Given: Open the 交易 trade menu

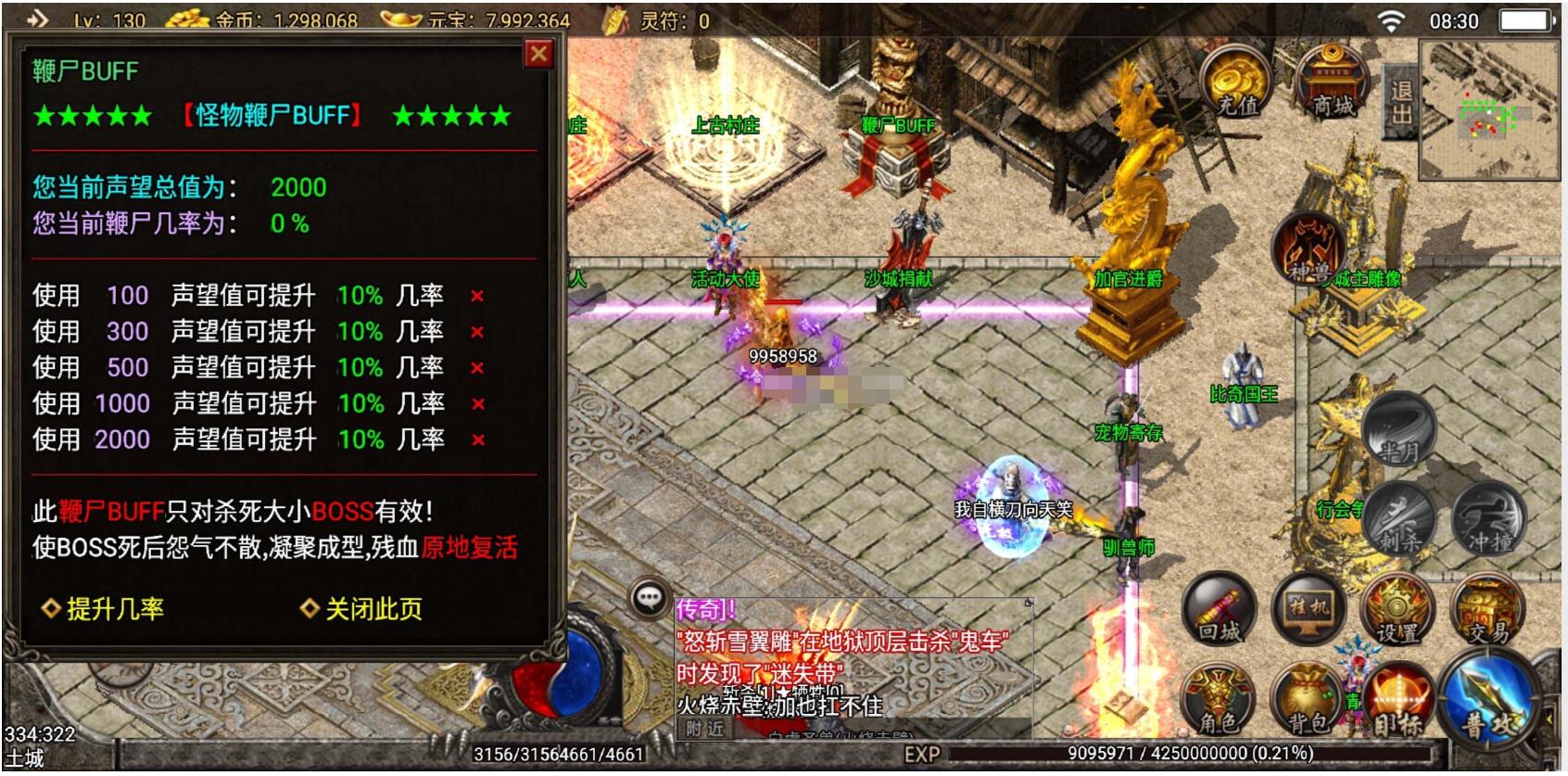Looking at the screenshot, I should [1487, 609].
